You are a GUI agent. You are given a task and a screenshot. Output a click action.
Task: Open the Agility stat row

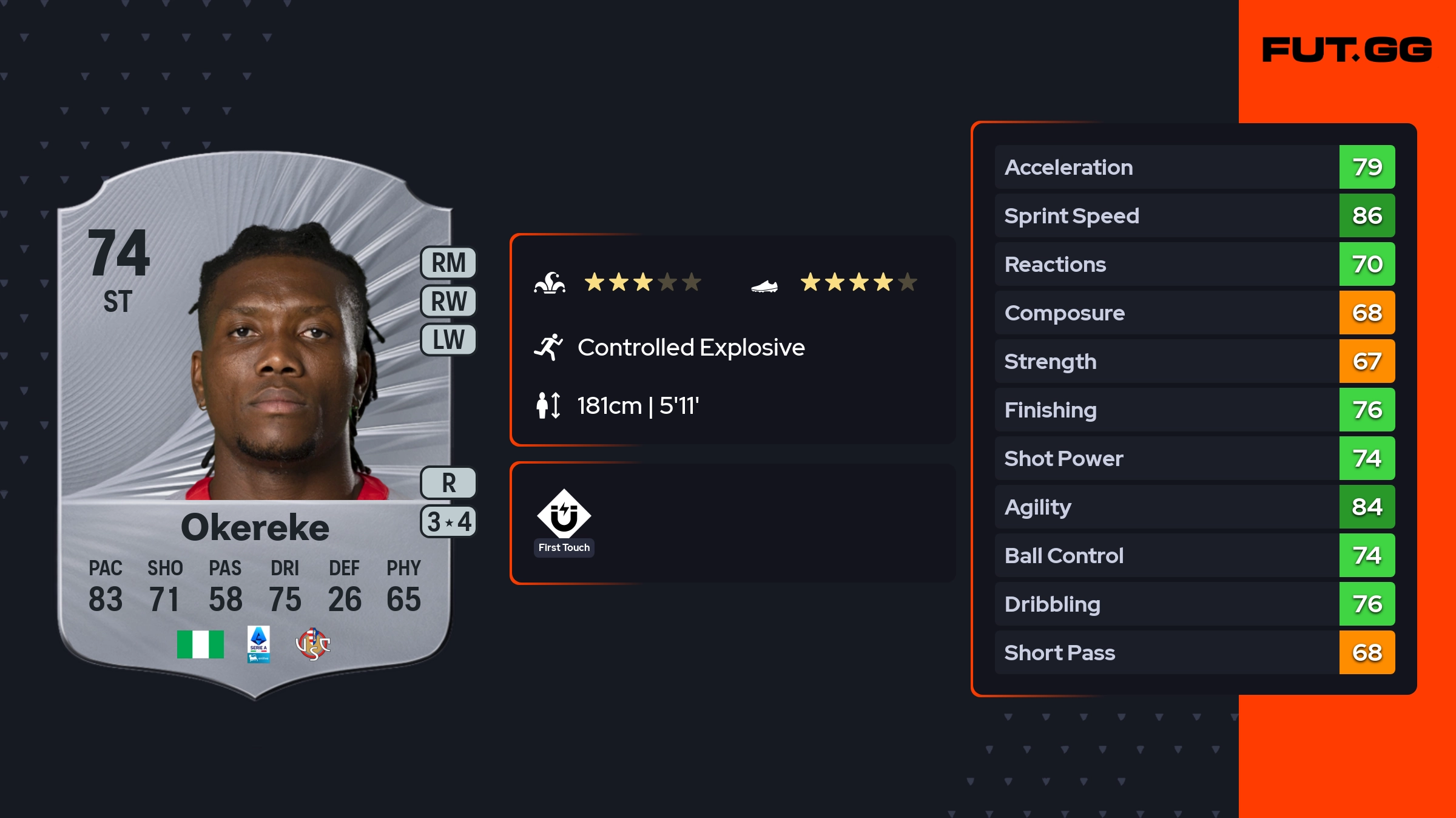click(x=1194, y=507)
